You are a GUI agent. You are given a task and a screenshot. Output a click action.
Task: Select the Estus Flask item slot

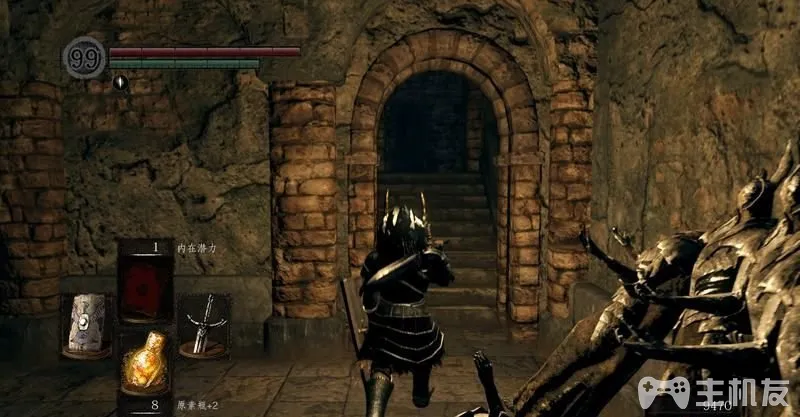[x=146, y=364]
